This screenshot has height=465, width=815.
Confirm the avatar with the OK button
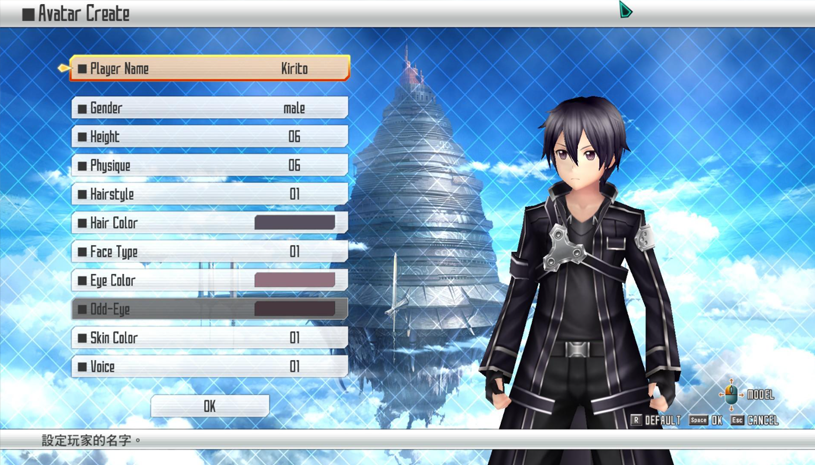tap(210, 406)
